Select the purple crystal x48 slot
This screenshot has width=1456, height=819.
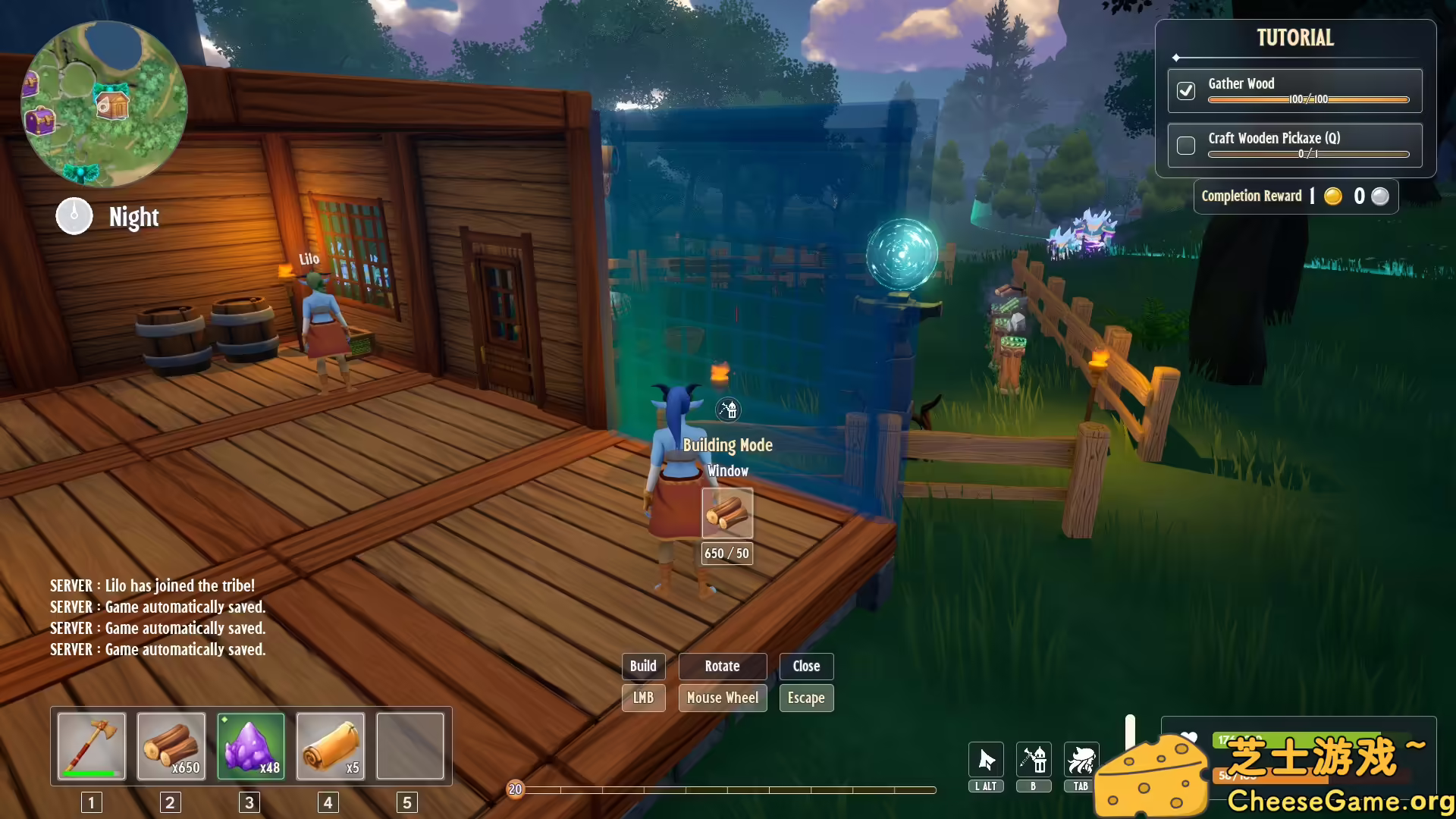[x=251, y=746]
